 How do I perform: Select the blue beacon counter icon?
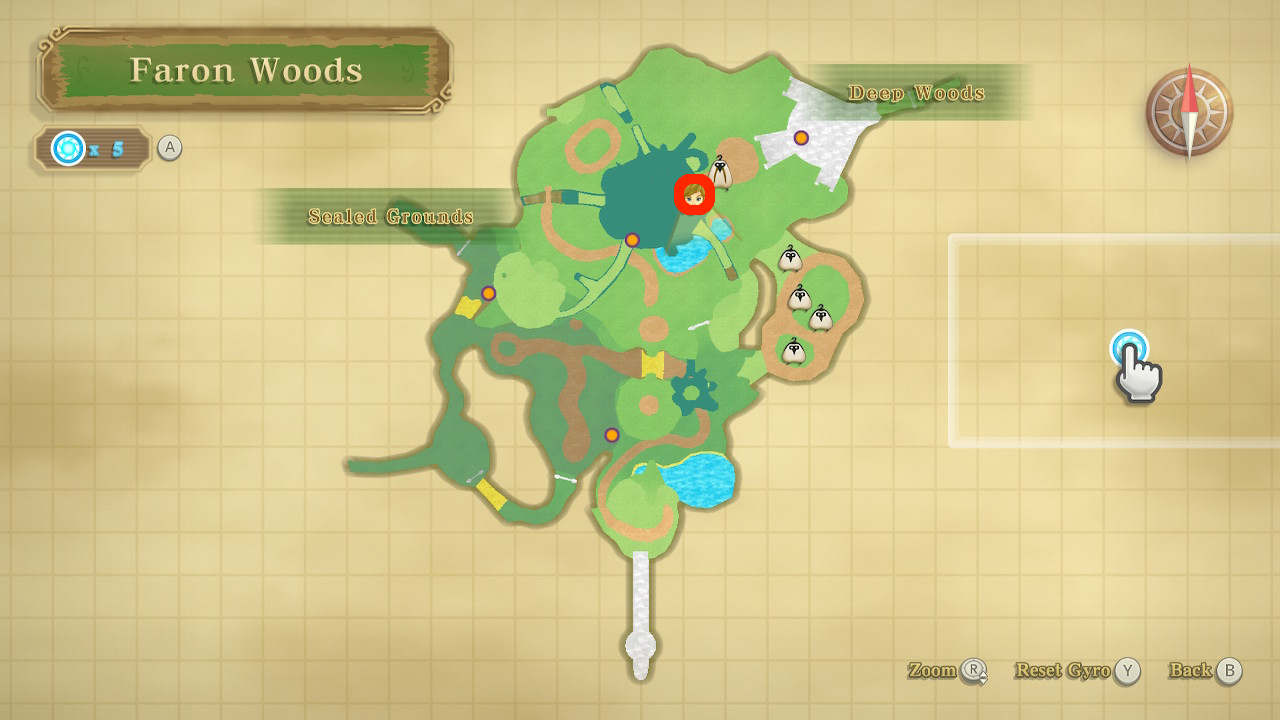[68, 149]
